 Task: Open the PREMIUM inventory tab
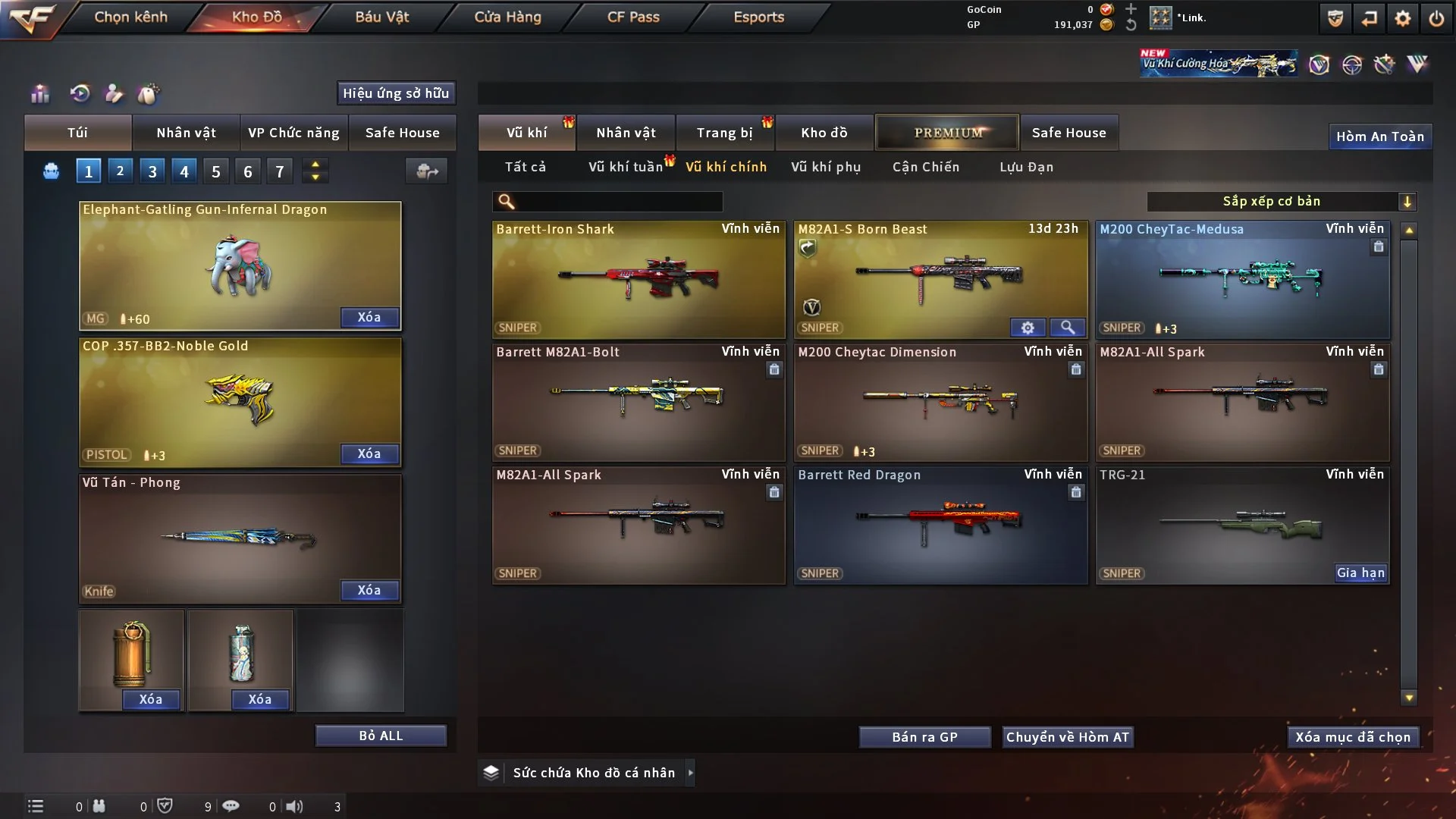947,133
